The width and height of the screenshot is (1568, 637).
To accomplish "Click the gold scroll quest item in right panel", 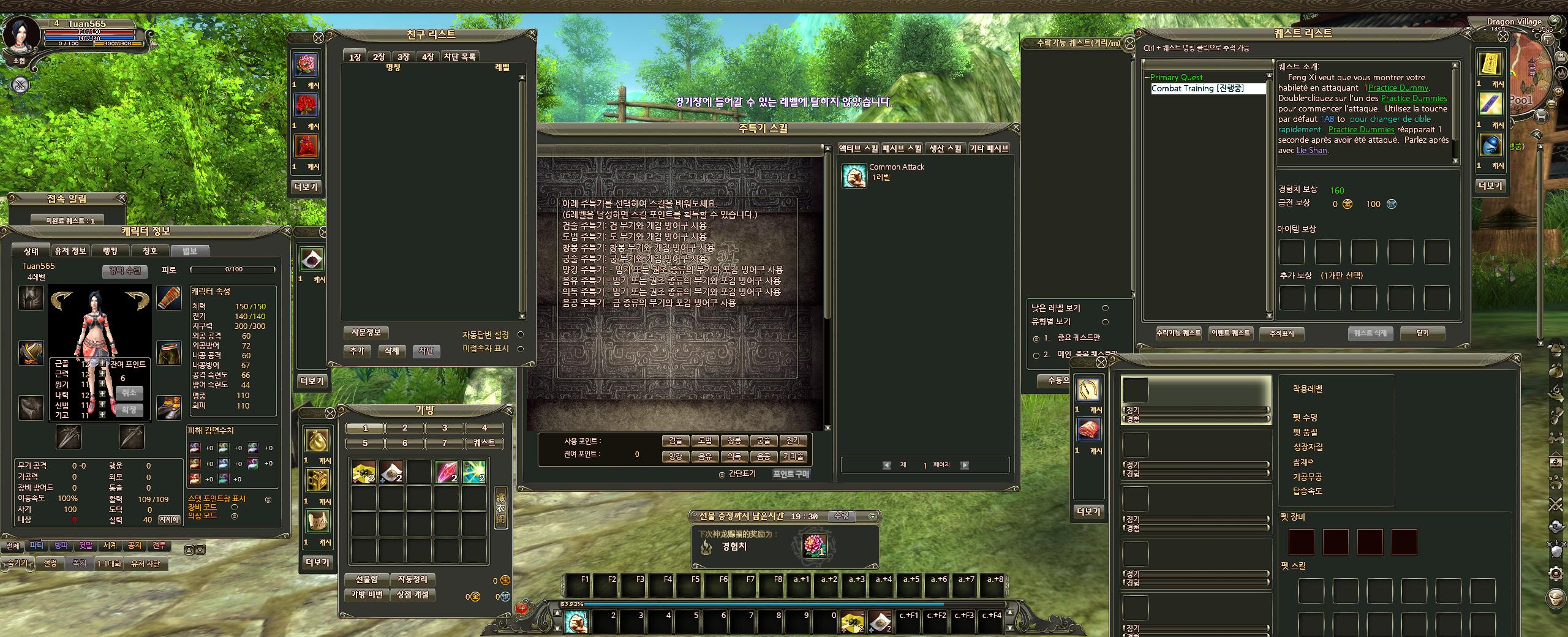I will pos(1491,64).
